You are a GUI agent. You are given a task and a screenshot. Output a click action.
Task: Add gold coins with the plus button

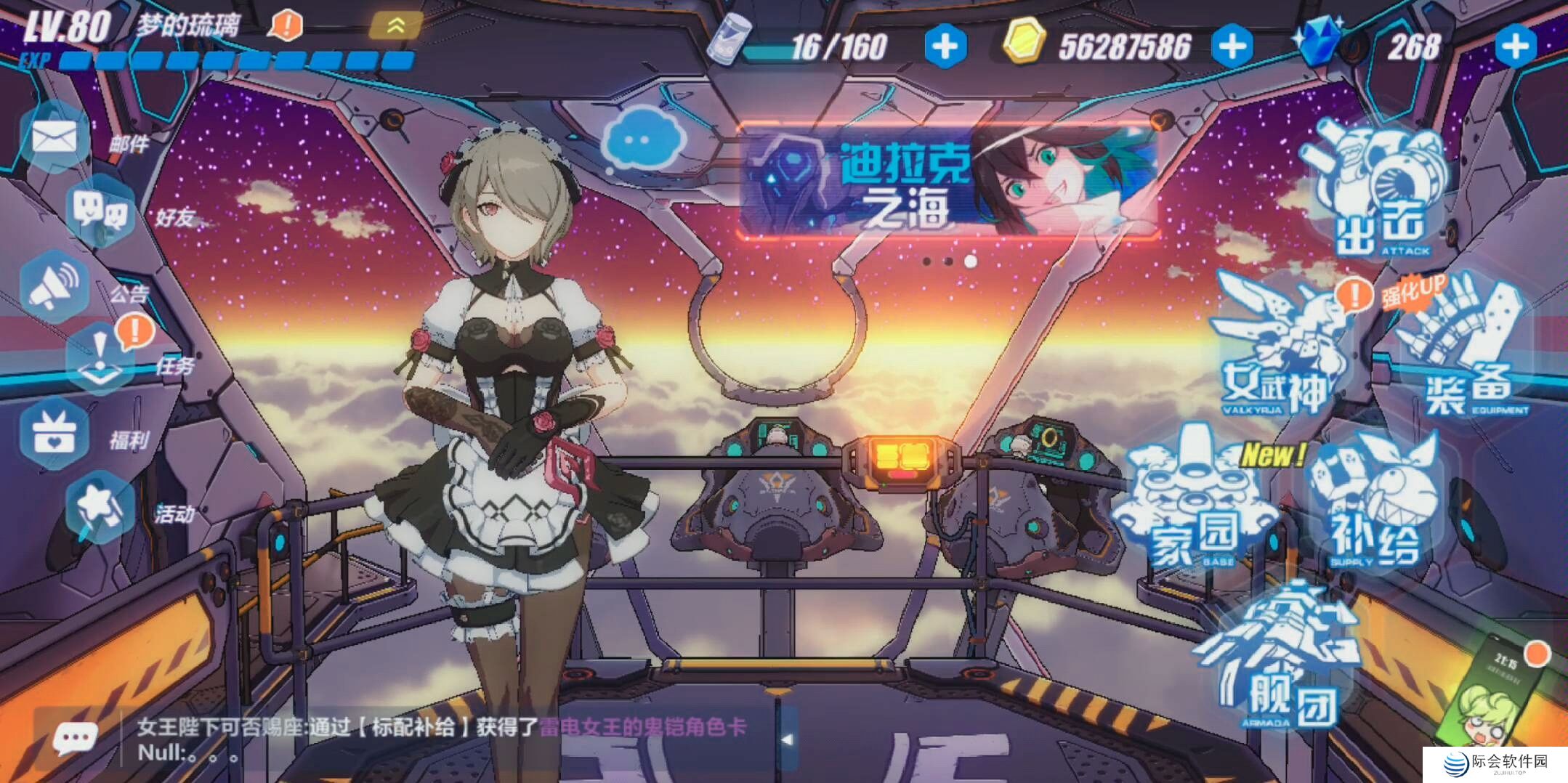pyautogui.click(x=1232, y=46)
